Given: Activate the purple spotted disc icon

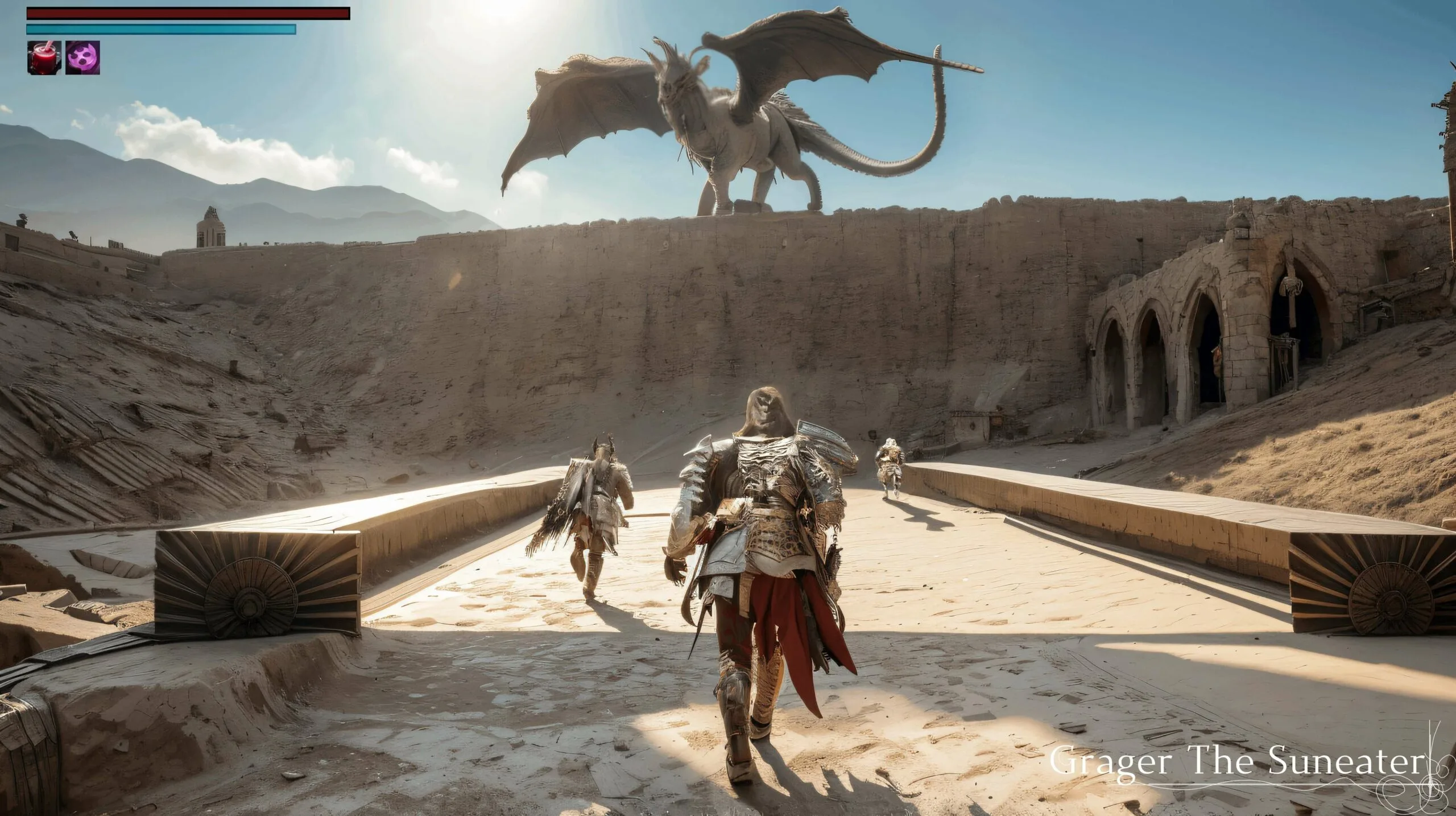Looking at the screenshot, I should [83, 57].
